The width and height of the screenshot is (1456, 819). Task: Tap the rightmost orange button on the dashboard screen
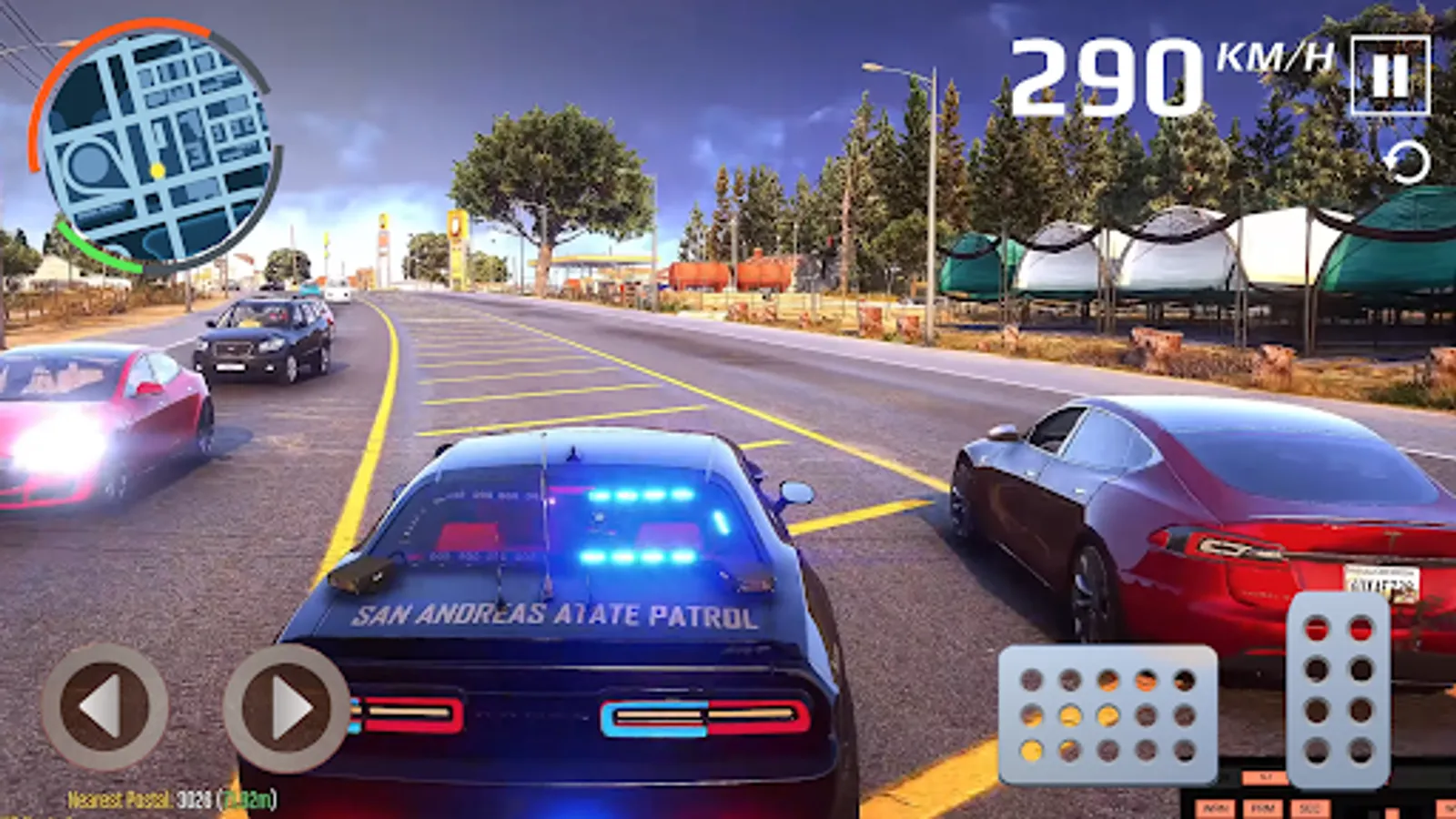point(1310,808)
